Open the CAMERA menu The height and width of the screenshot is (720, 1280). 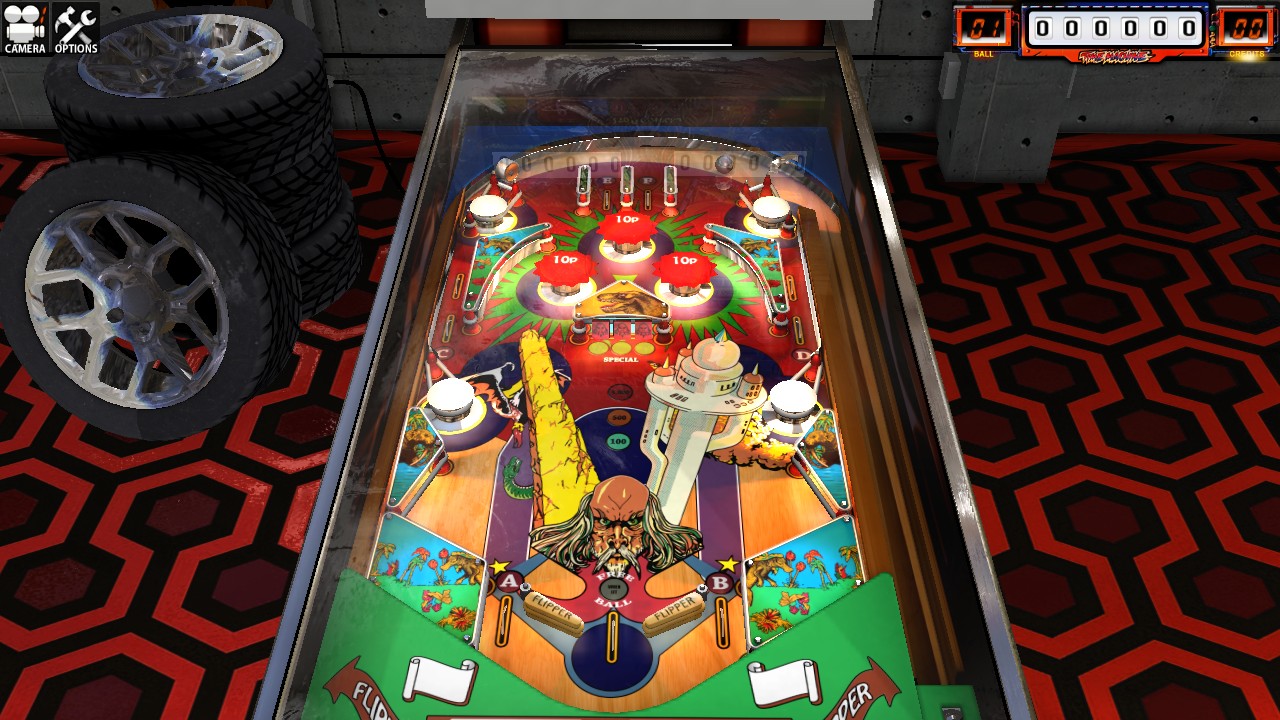pos(24,25)
